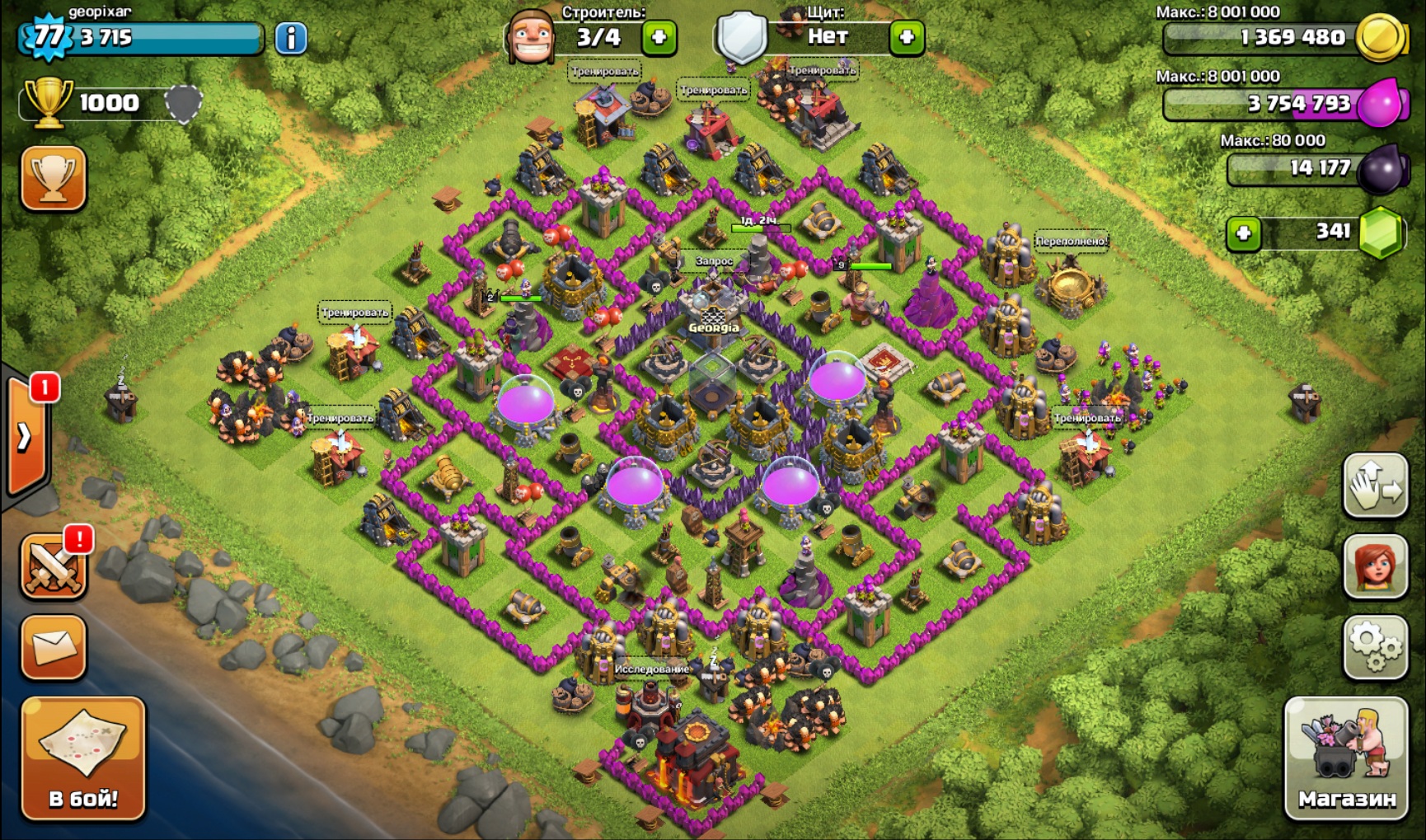1426x840 pixels.
Task: Tap the gold coin resource icon
Action: pos(1381,38)
